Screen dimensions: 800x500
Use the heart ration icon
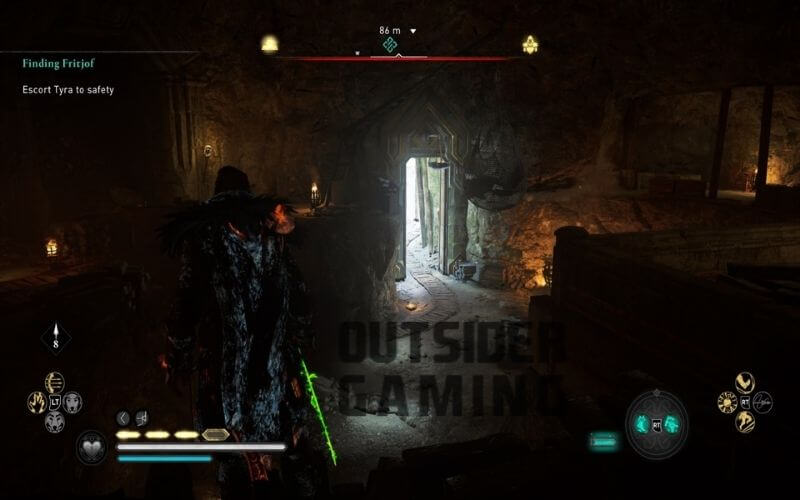[91, 448]
